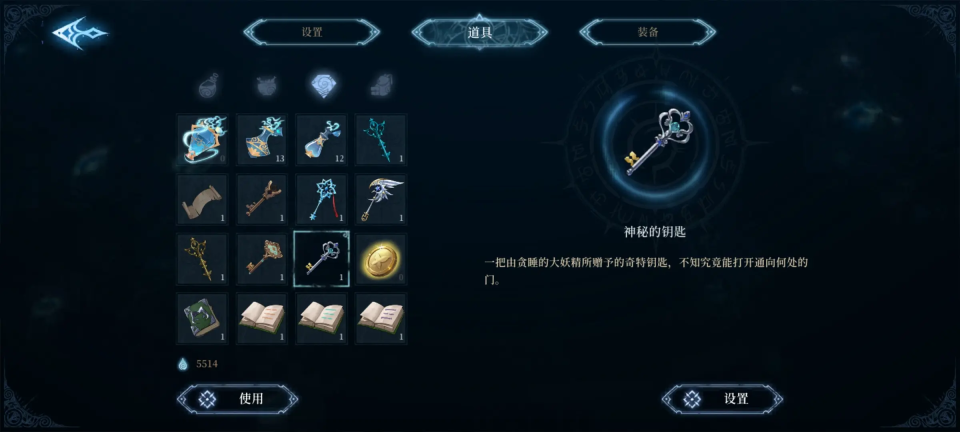Select the parchment scroll item
Image resolution: width=960 pixels, height=432 pixels.
[x=202, y=199]
